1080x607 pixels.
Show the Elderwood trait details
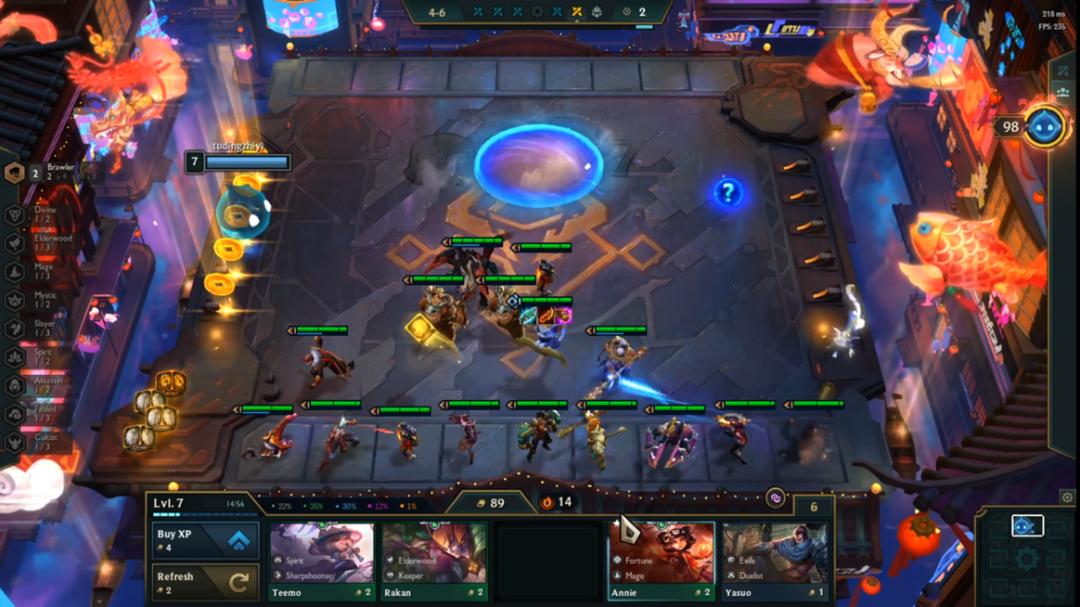pos(16,243)
